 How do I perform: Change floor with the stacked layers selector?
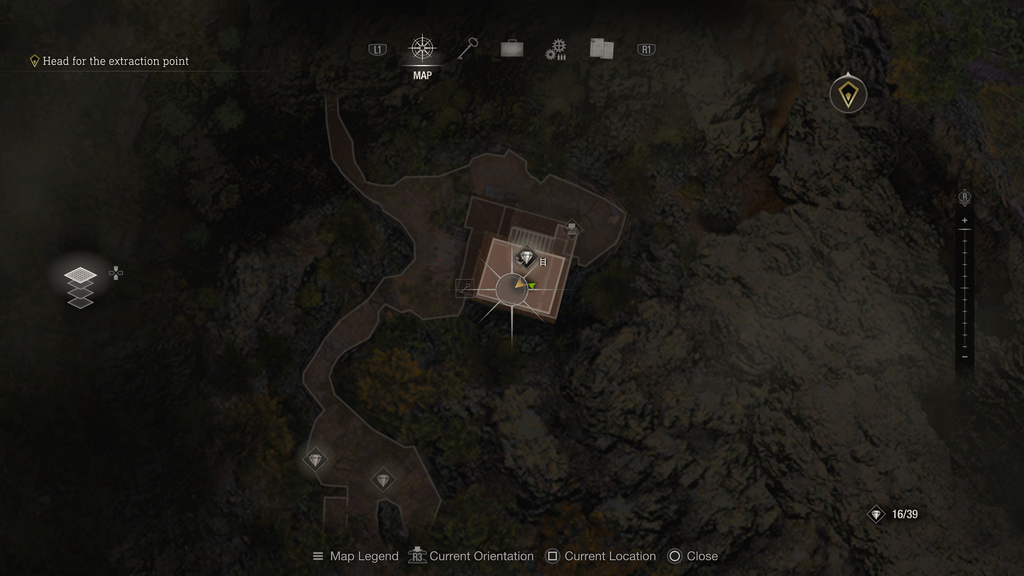tap(80, 286)
